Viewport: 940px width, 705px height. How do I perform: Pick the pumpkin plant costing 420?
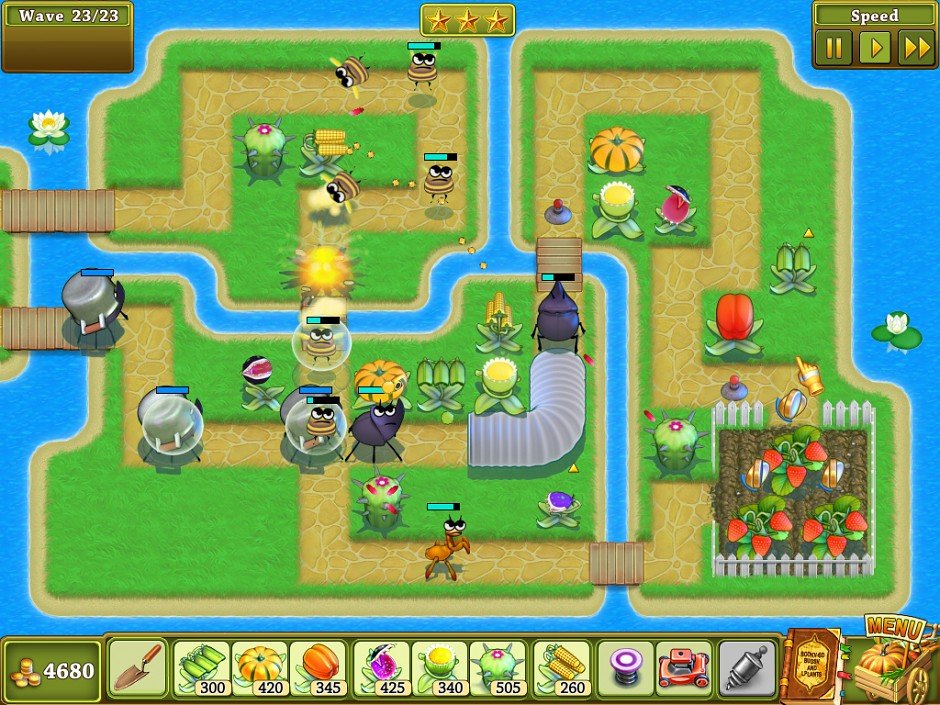[260, 667]
